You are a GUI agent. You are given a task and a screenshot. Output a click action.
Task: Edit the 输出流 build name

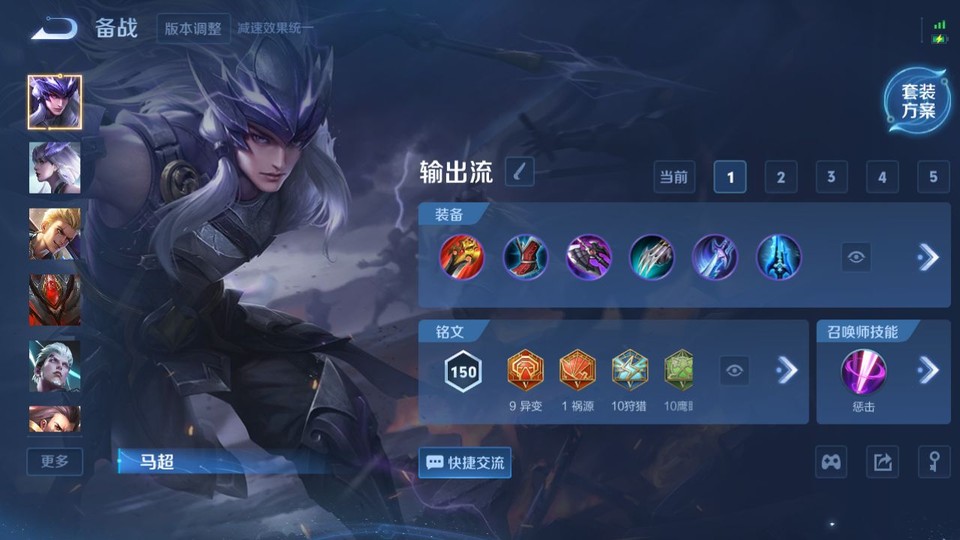click(519, 172)
